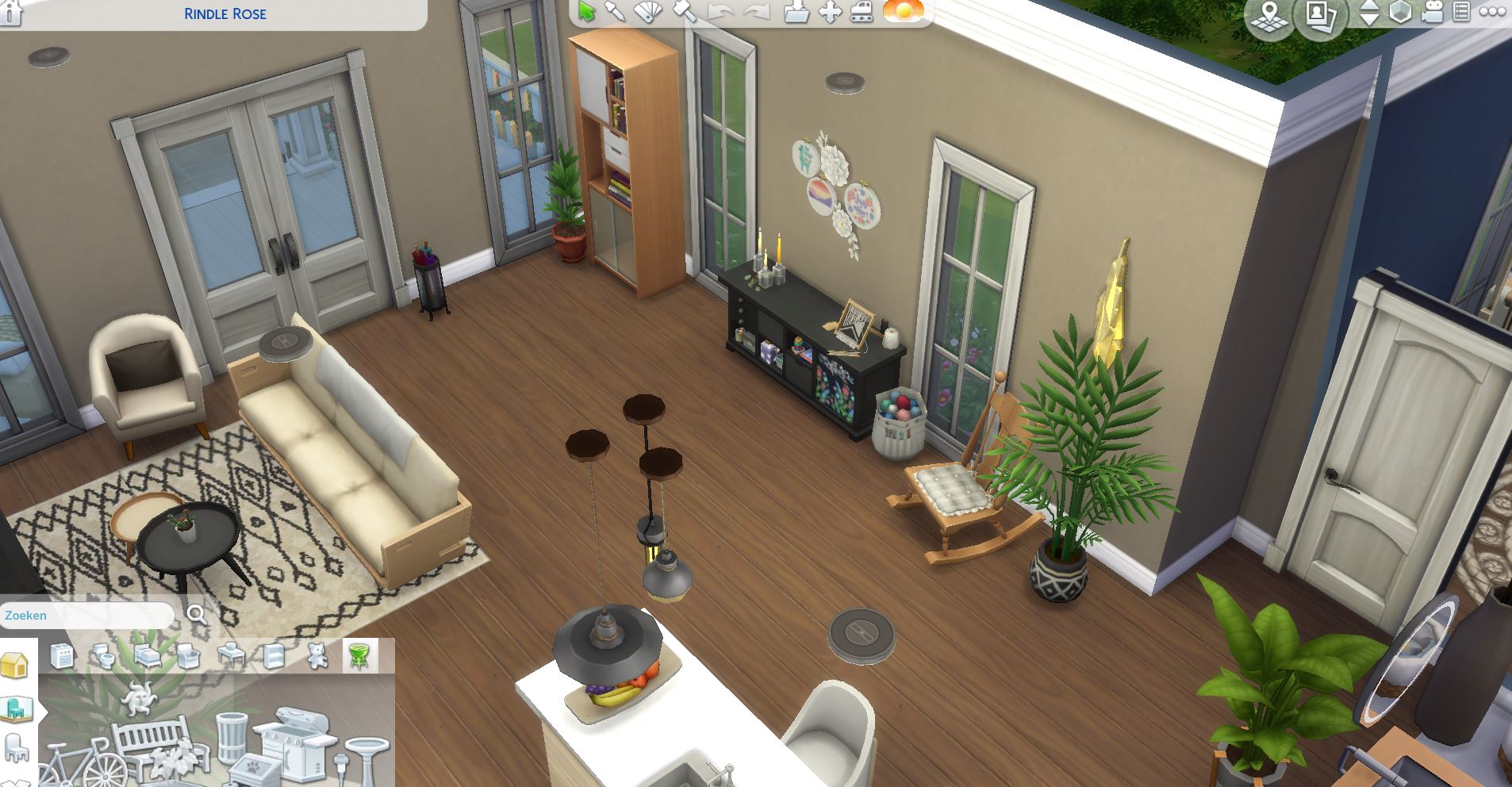Select the sledgehammer demolish tool
This screenshot has width=1512, height=787.
coord(685,12)
